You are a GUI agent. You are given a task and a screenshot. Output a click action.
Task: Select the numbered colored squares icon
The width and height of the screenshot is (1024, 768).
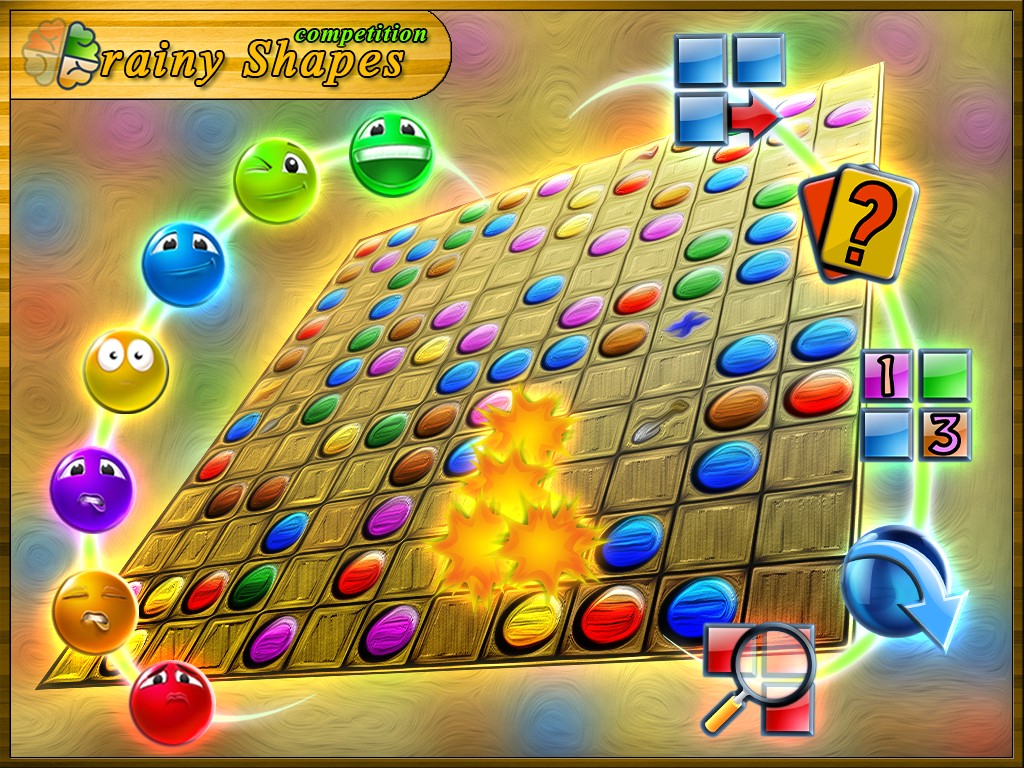coord(916,404)
